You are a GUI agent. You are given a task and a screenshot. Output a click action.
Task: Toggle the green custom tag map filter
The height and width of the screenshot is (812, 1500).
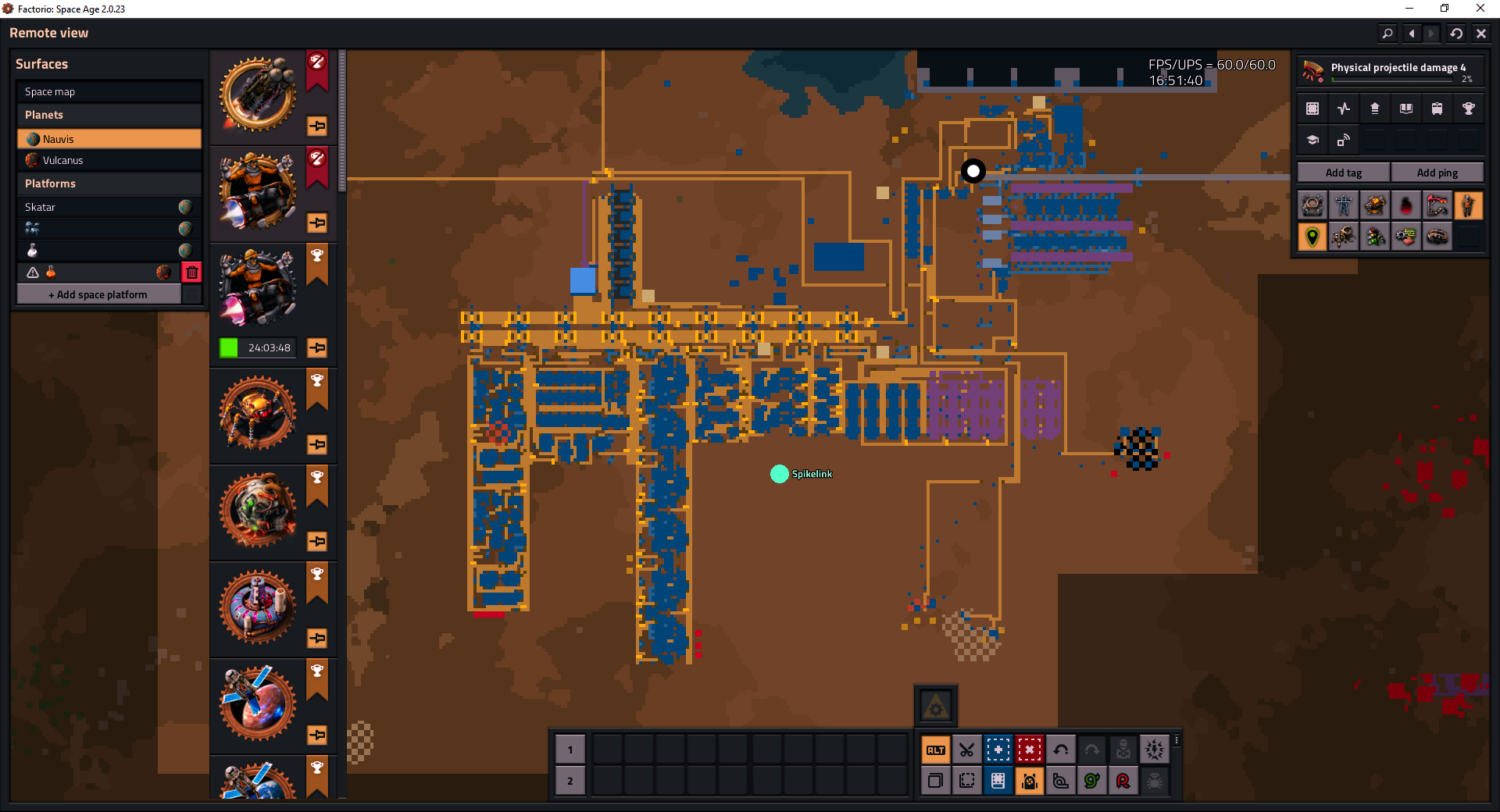pos(1312,237)
